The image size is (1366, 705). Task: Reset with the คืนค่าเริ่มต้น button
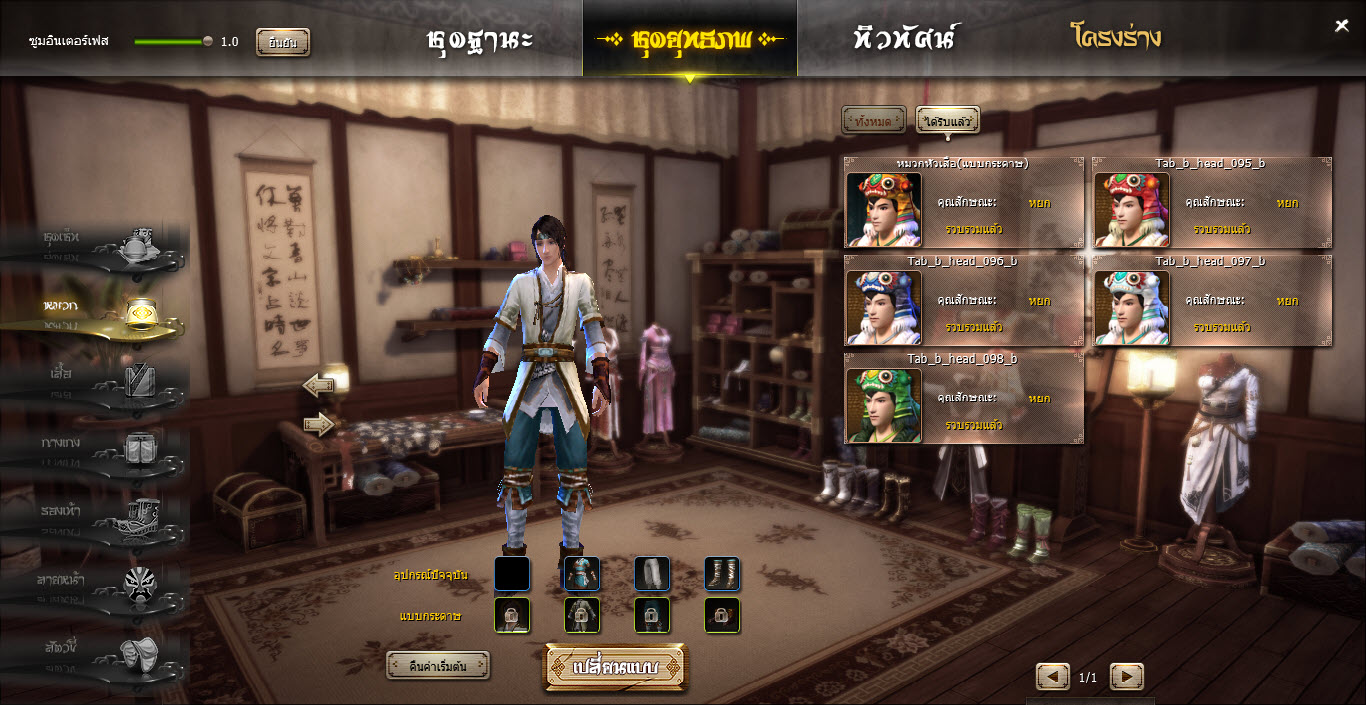[438, 666]
